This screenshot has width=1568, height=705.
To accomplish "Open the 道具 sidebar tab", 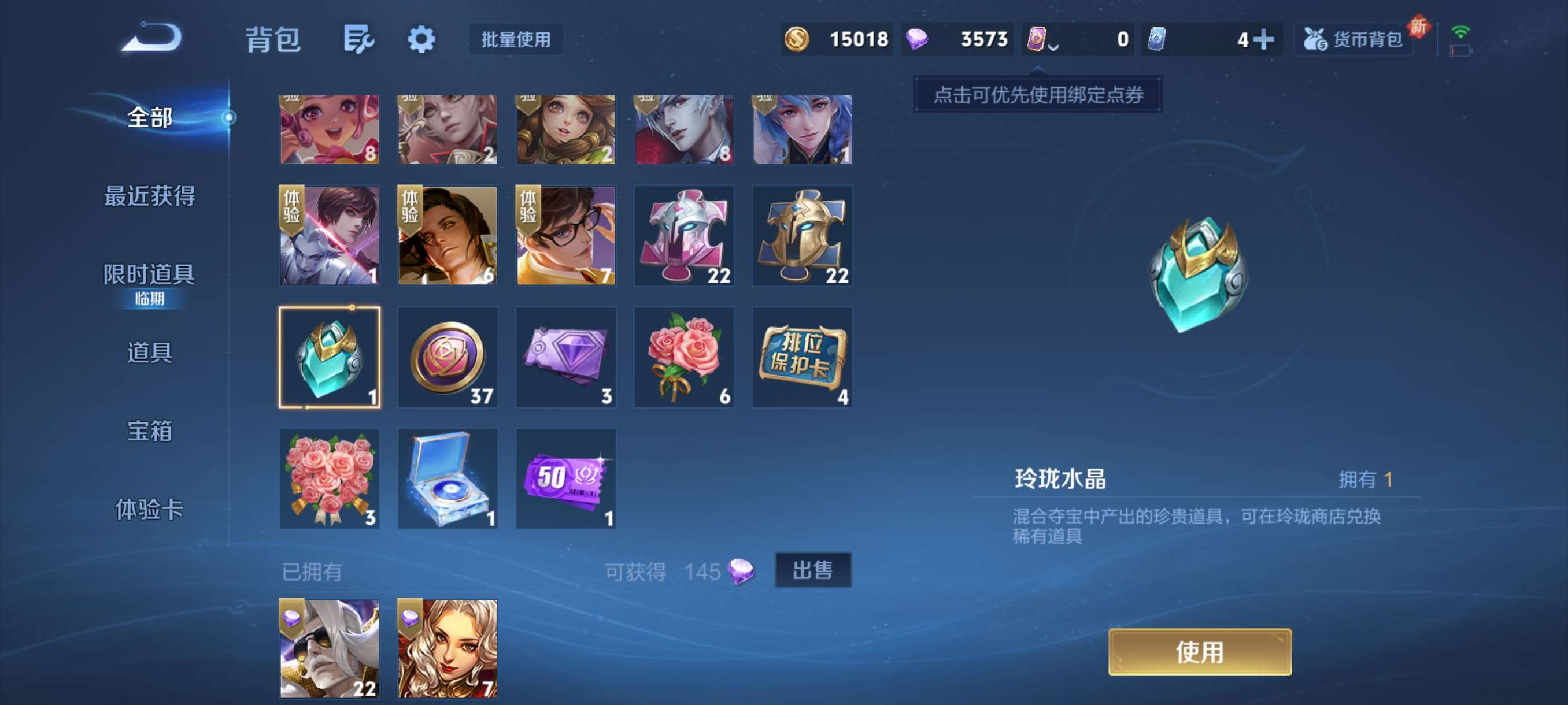I will click(x=150, y=353).
